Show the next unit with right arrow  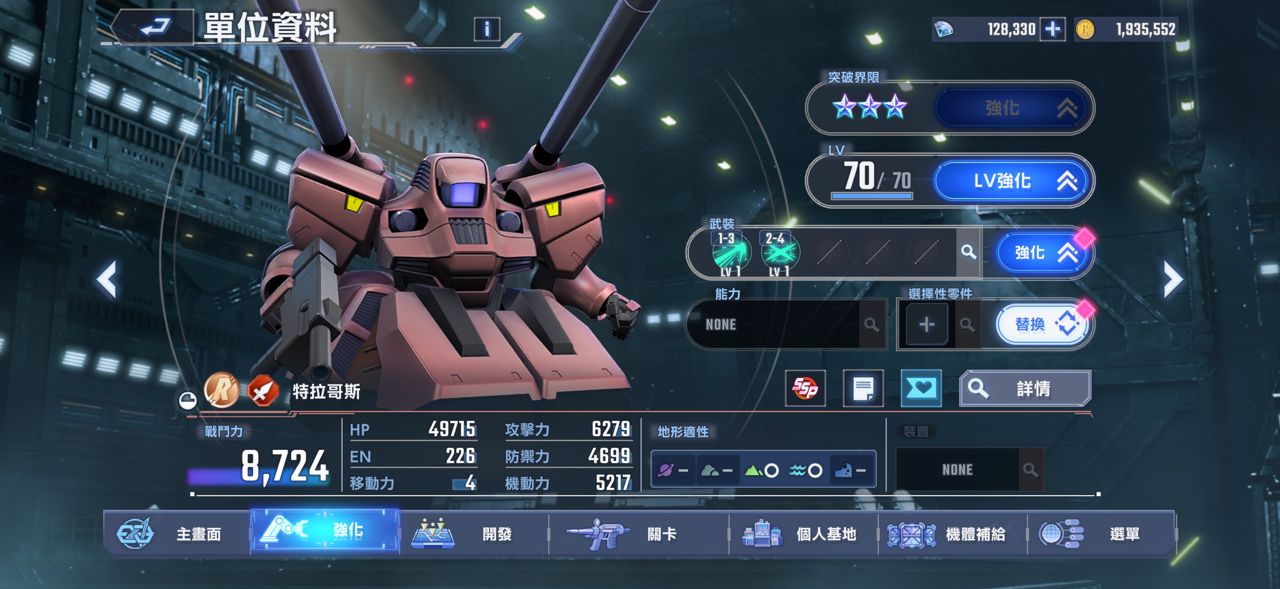click(x=1173, y=280)
